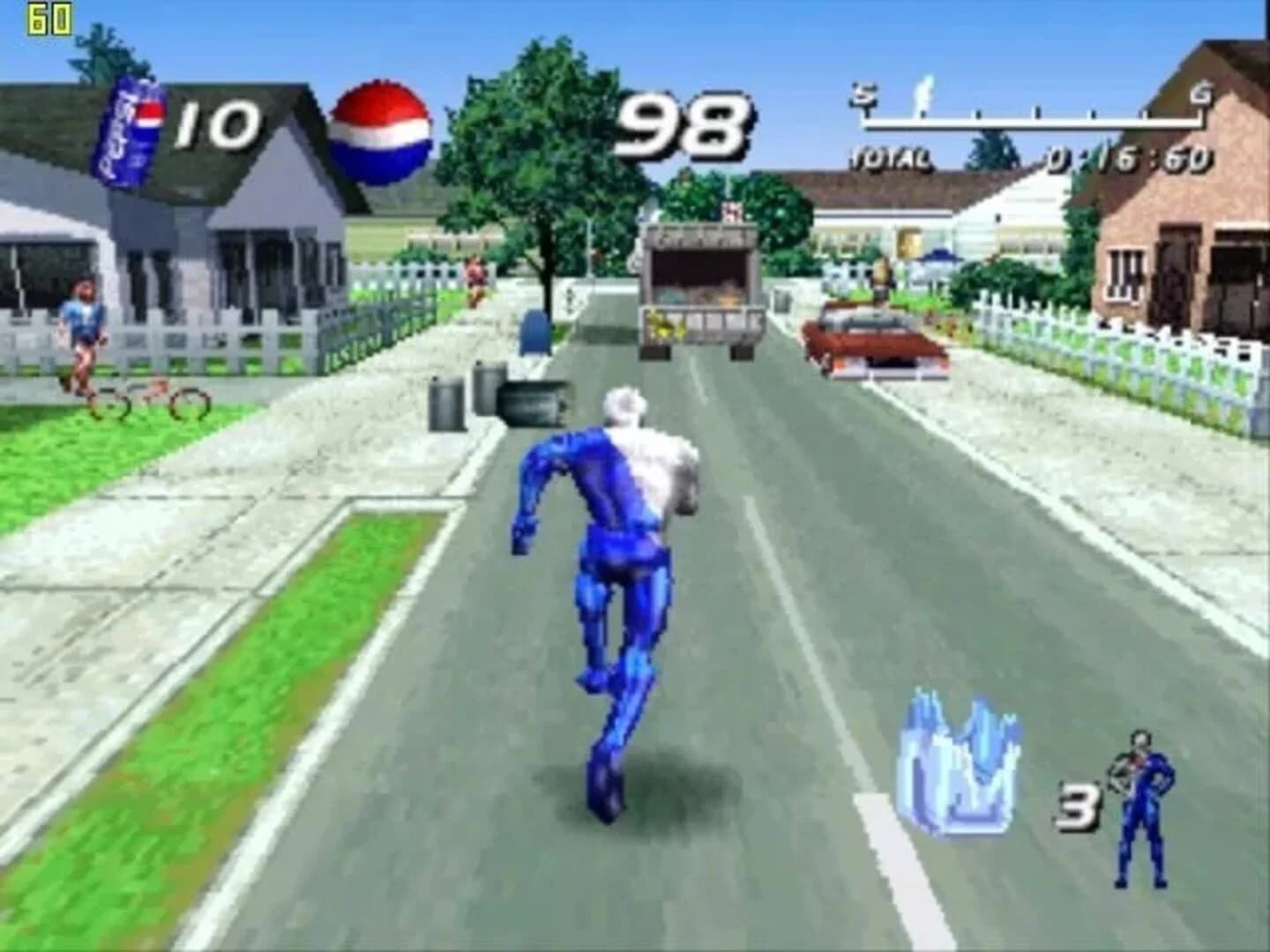Click the red car parked on the right
Image resolution: width=1270 pixels, height=952 pixels.
873,344
